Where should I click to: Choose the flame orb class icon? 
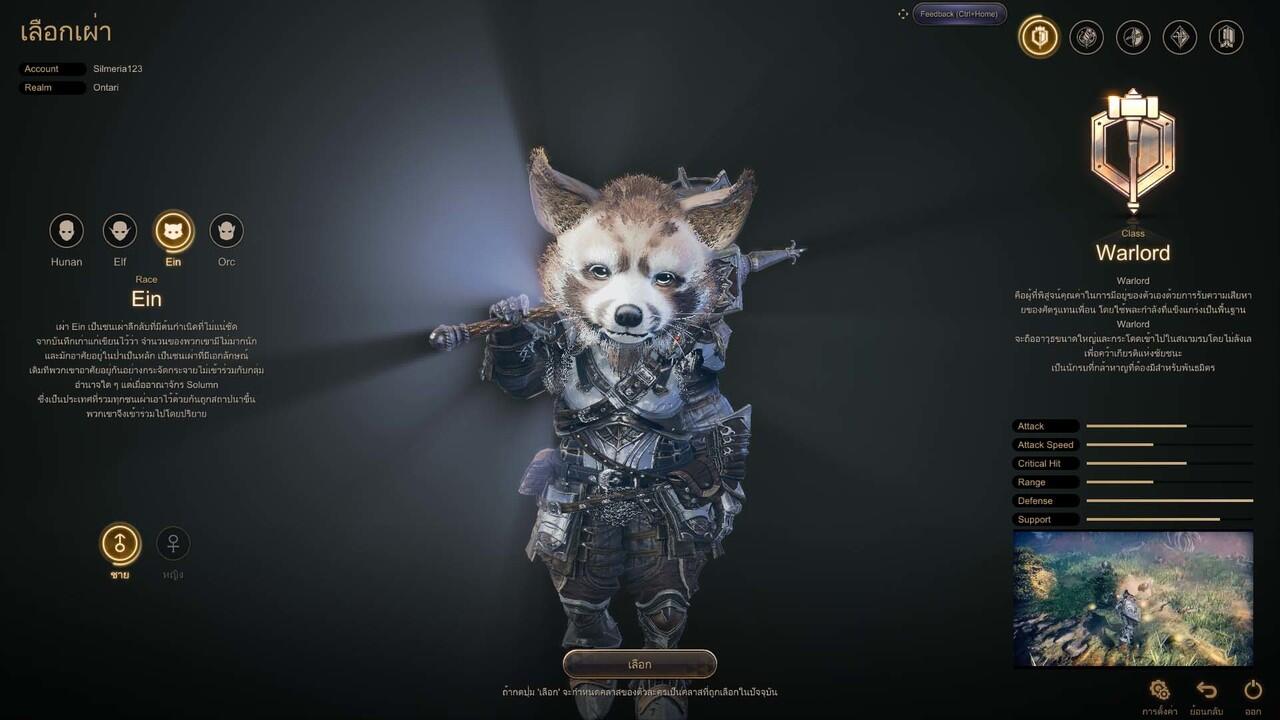tap(1086, 38)
